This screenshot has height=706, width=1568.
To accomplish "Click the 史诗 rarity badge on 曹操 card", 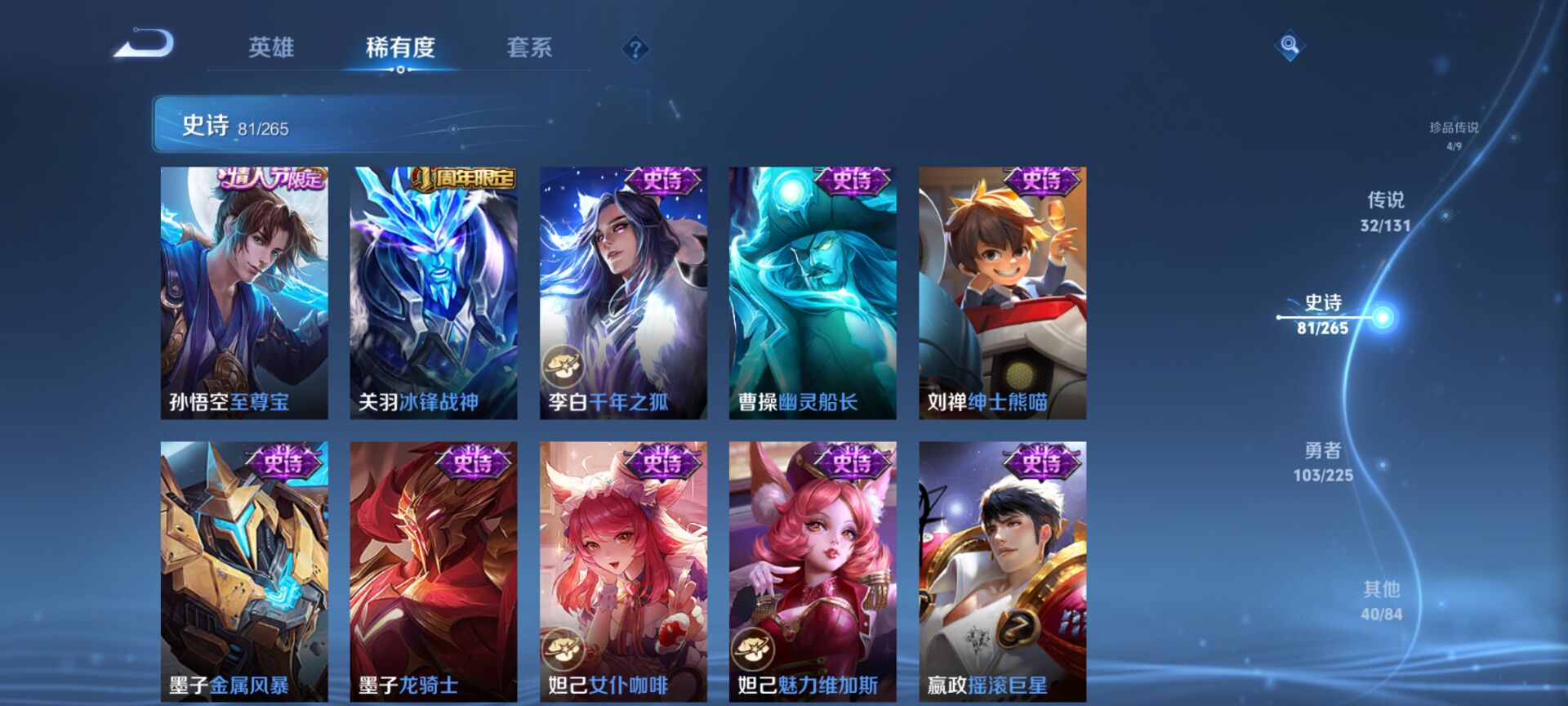I will pos(850,180).
